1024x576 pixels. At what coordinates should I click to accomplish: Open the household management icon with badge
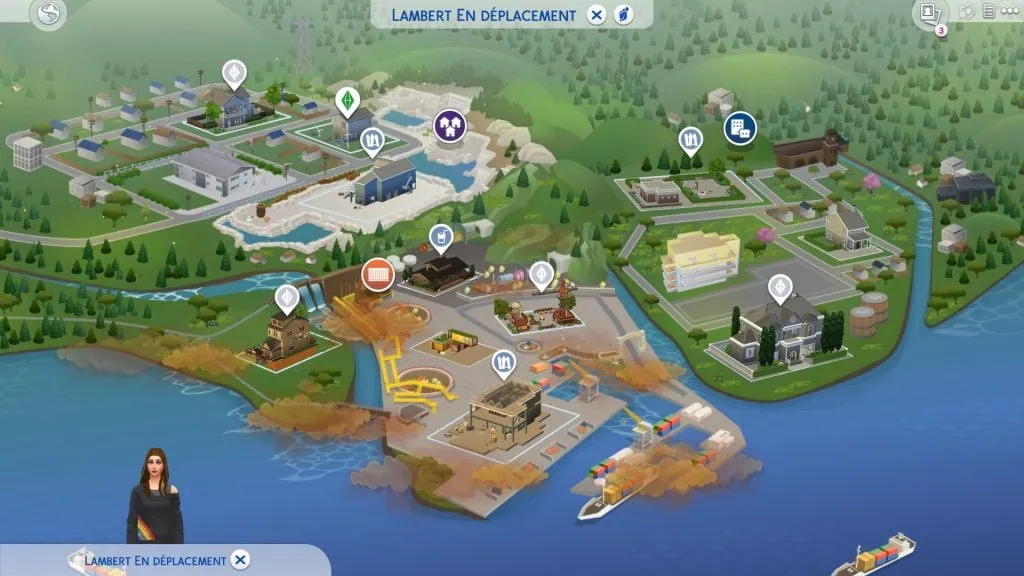tap(928, 13)
